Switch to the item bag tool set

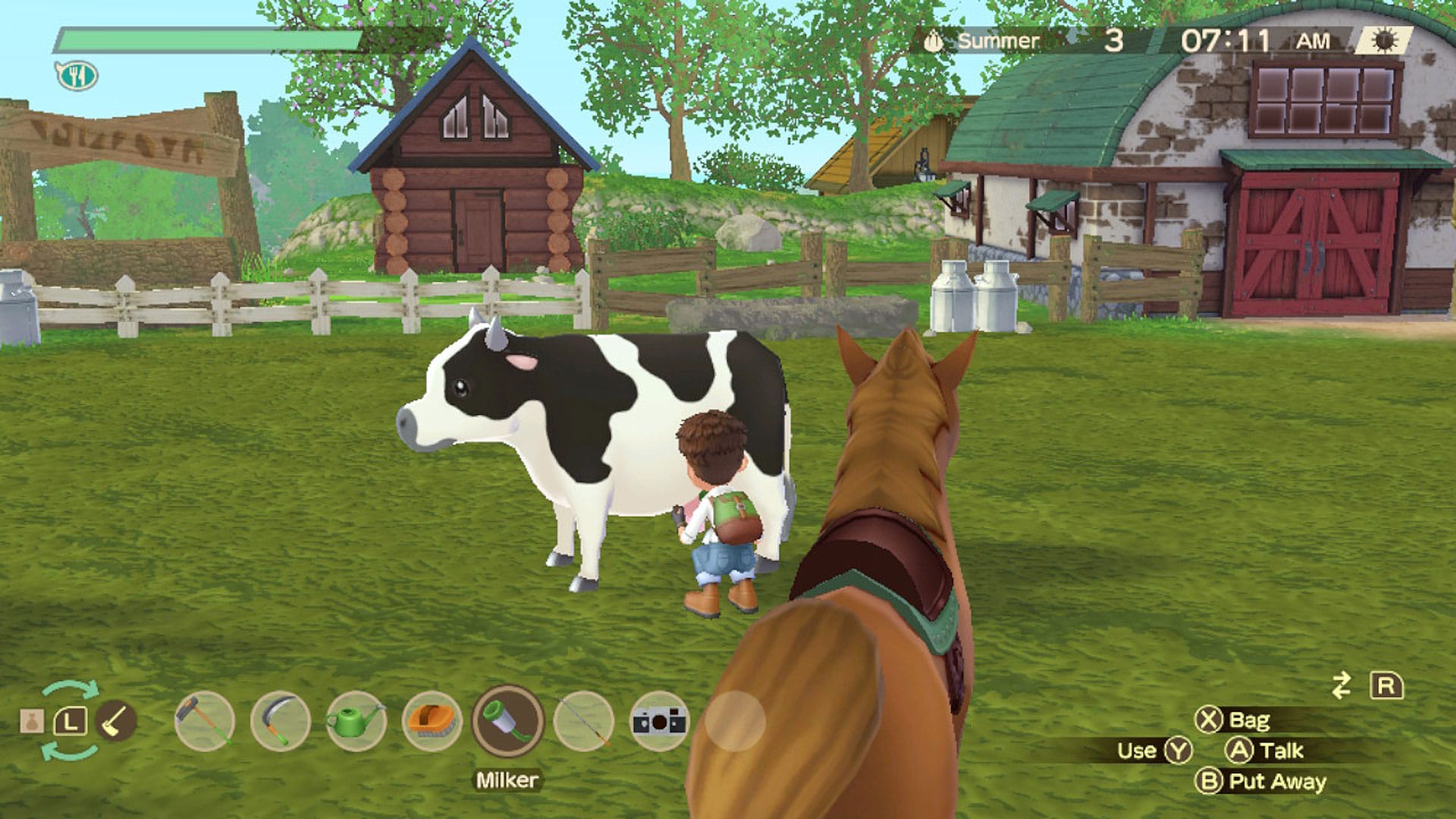tap(32, 721)
